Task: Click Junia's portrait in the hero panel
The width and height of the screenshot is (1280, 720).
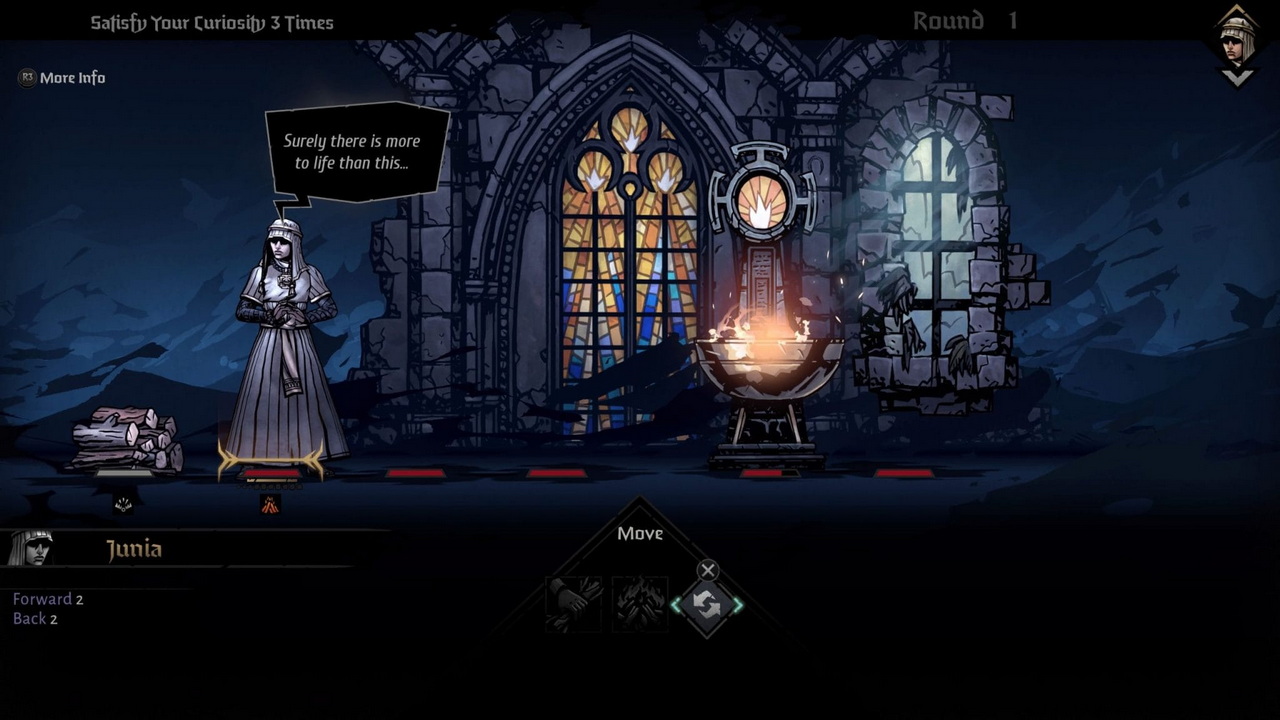Action: (x=30, y=549)
